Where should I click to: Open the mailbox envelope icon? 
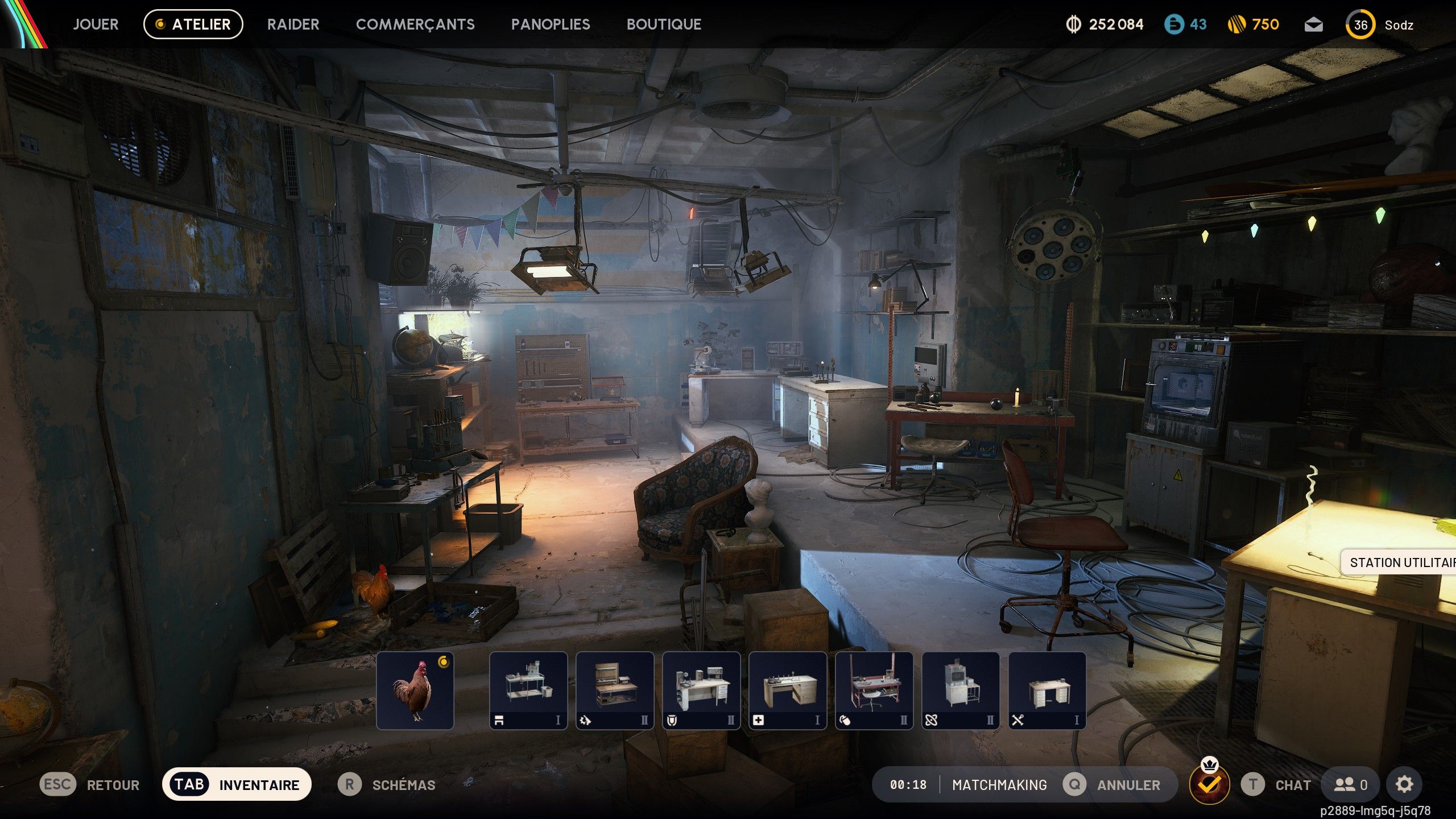click(1313, 24)
